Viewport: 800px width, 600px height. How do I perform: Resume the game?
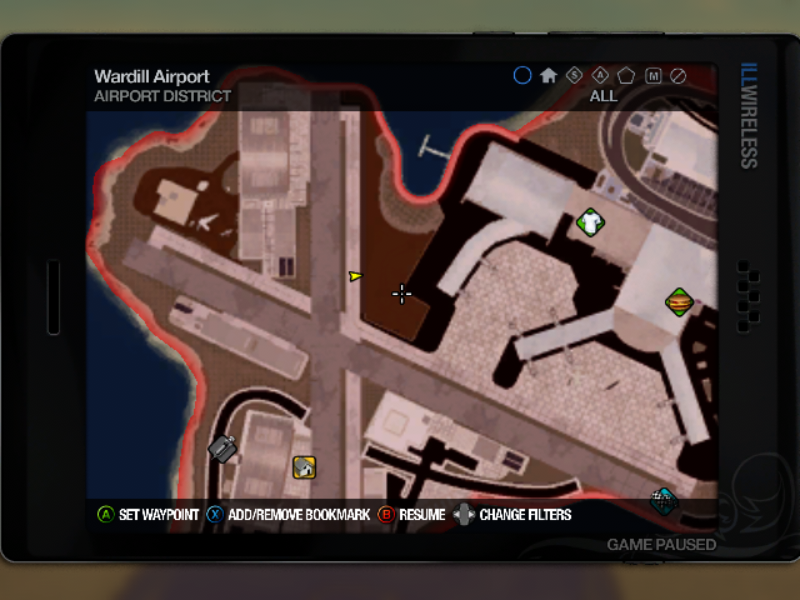tap(411, 515)
